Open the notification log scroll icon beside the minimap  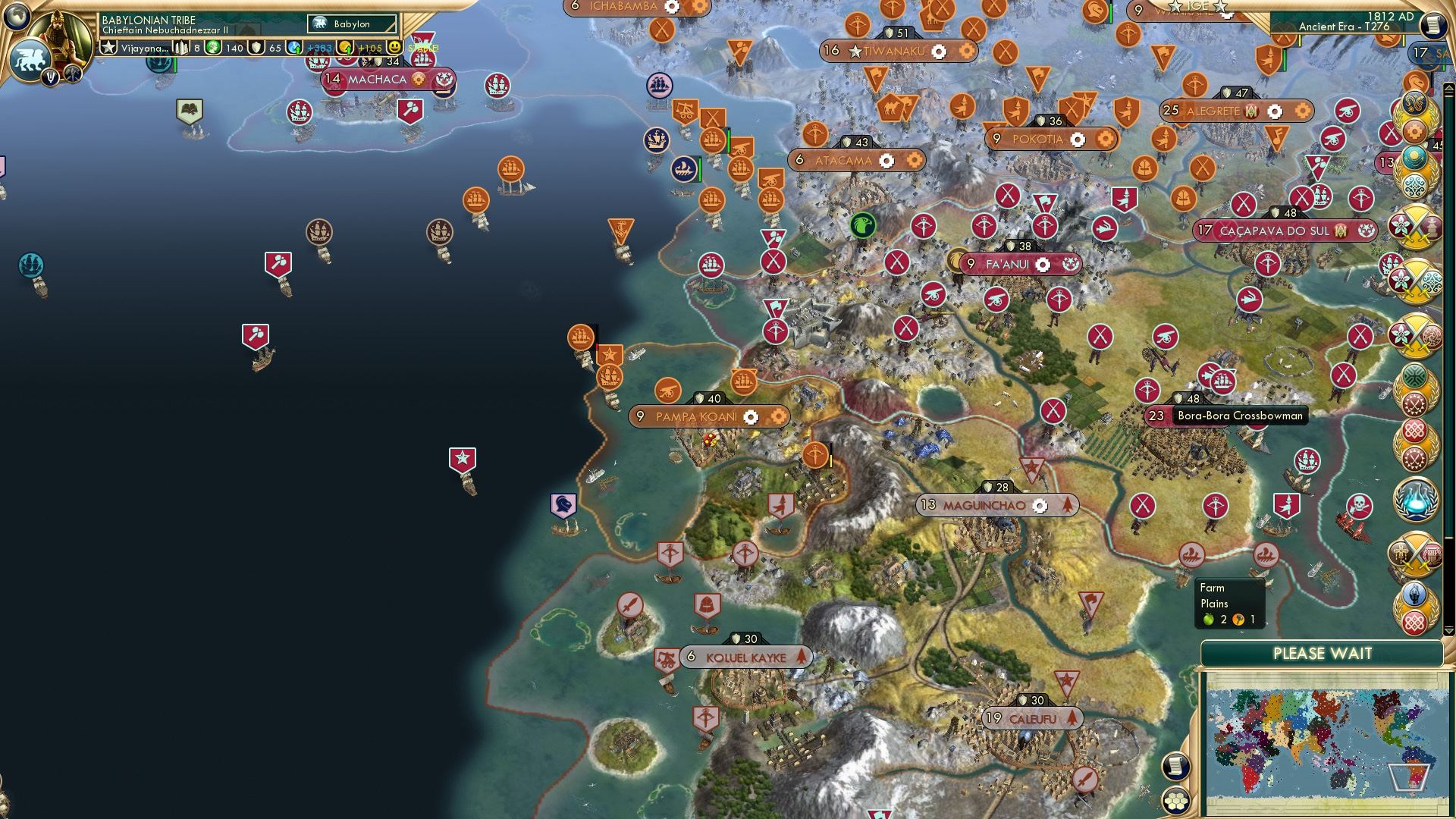click(1175, 766)
